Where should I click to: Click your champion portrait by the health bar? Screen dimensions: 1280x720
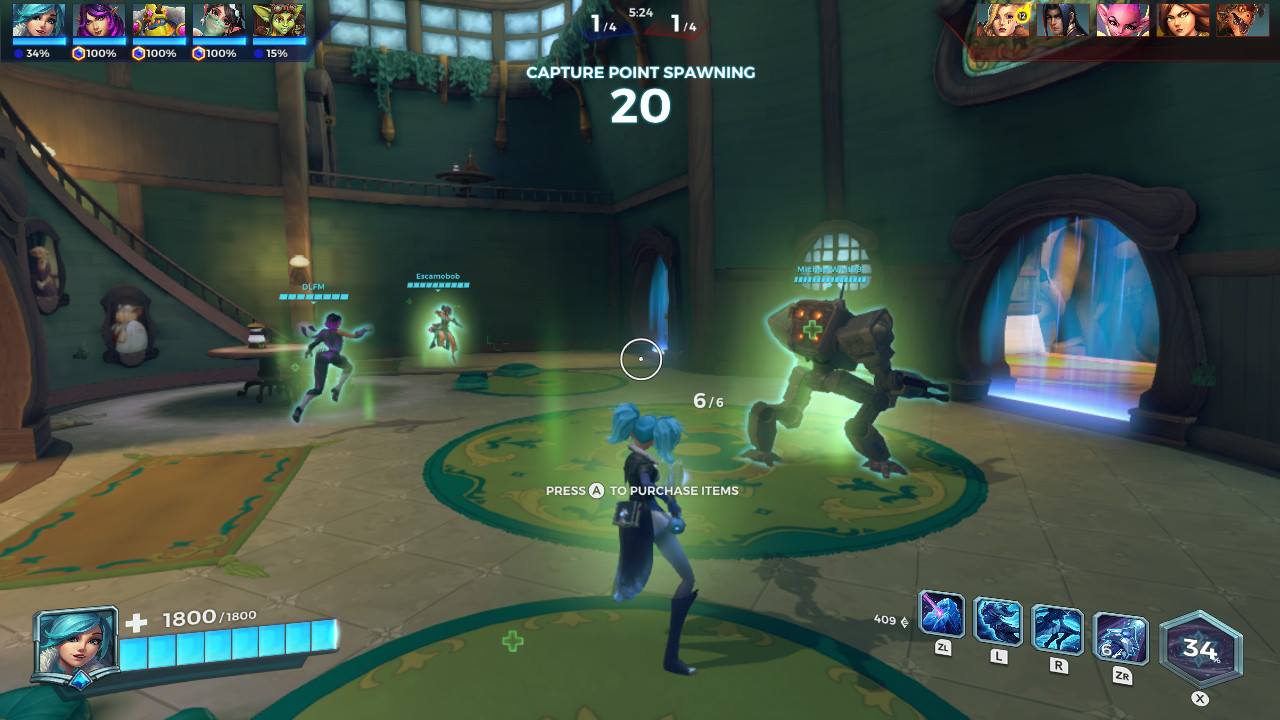(x=75, y=643)
